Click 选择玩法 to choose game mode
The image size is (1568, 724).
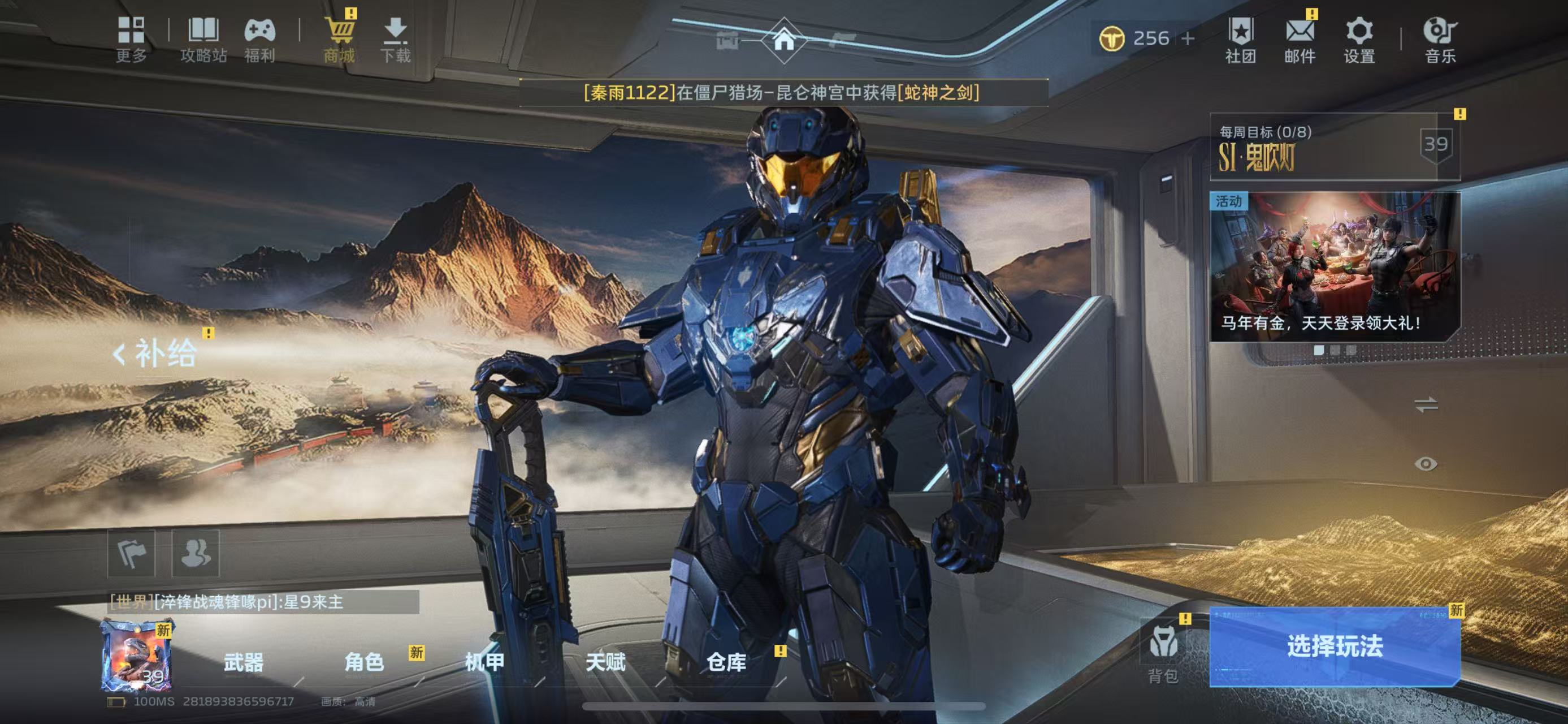click(1334, 646)
